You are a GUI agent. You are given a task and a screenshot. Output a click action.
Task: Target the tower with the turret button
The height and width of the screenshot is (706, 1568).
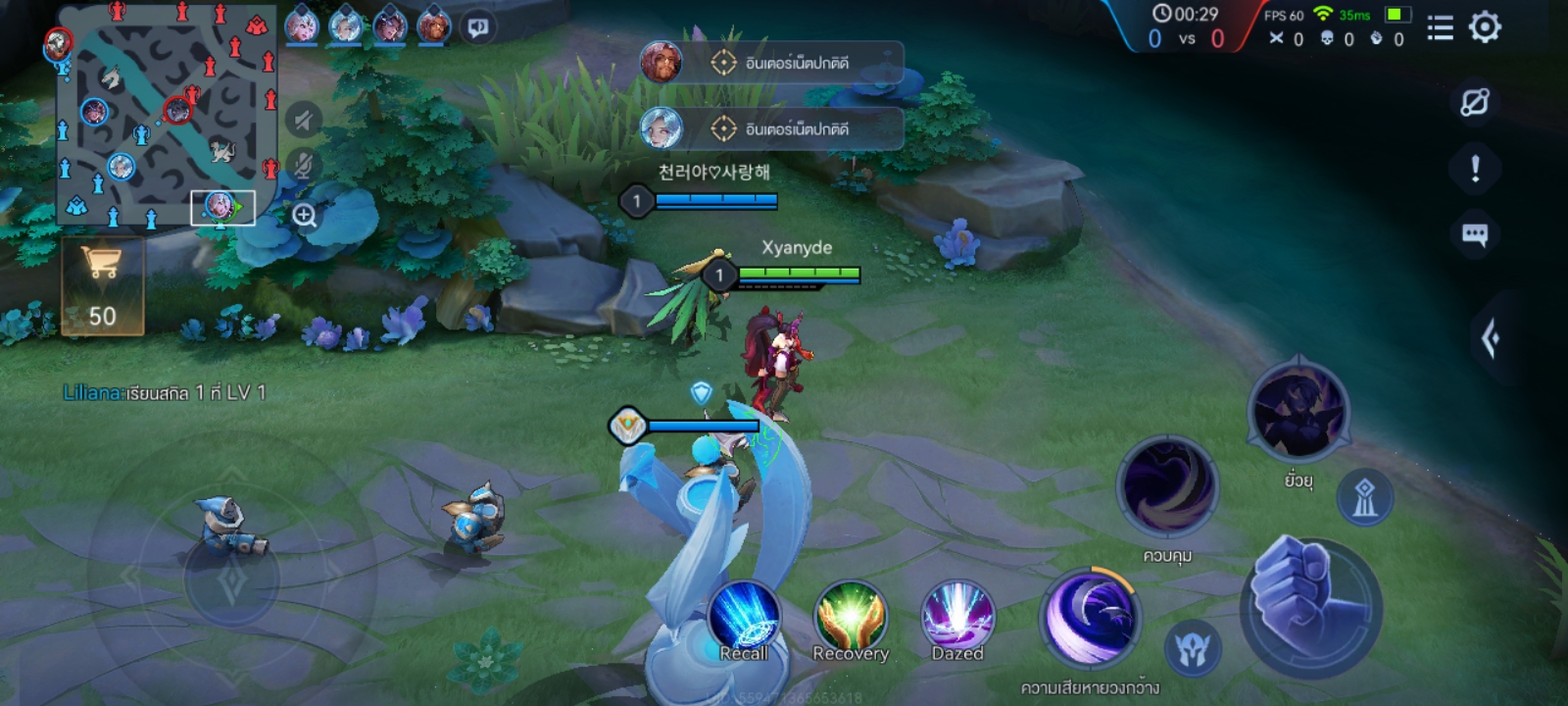tap(1364, 498)
